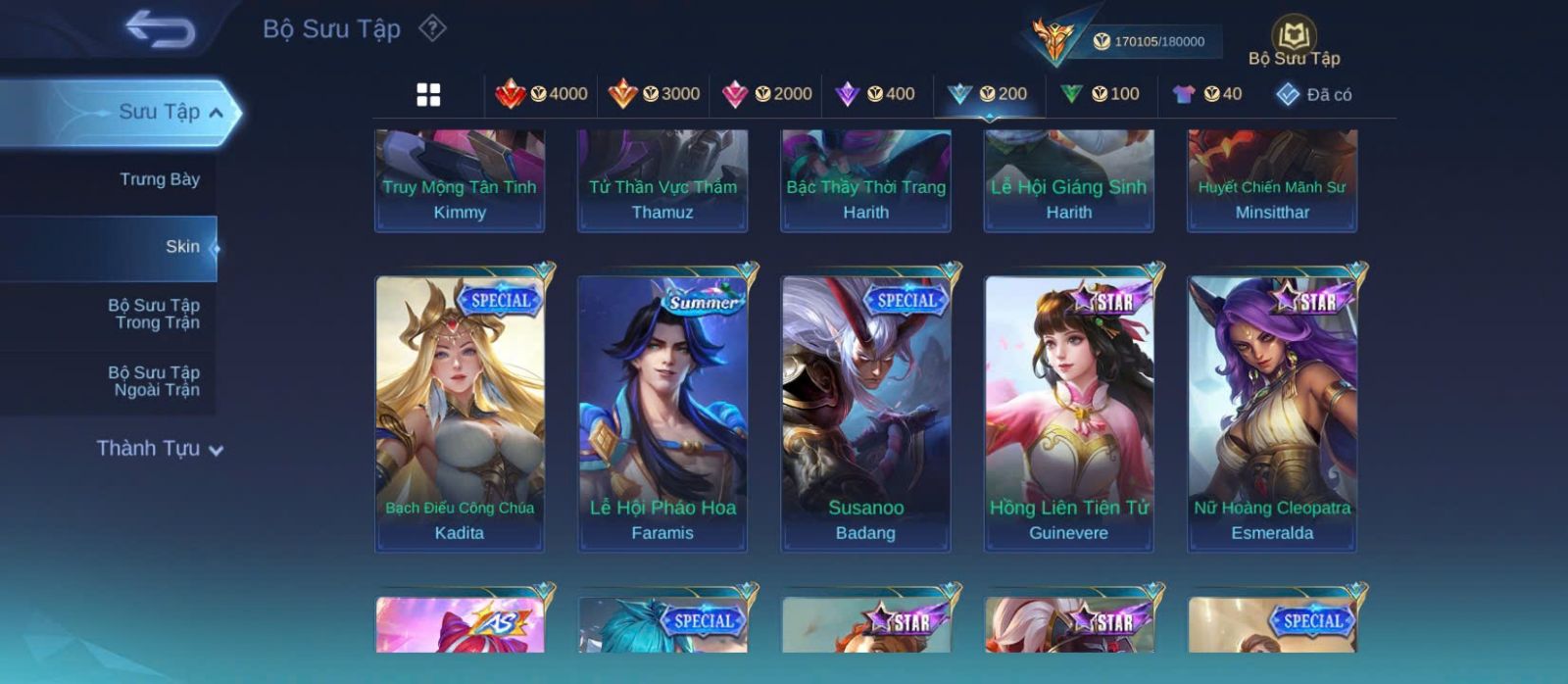Choose the 100 point tier filter
Screen dimensions: 1568x684
pos(1101,94)
